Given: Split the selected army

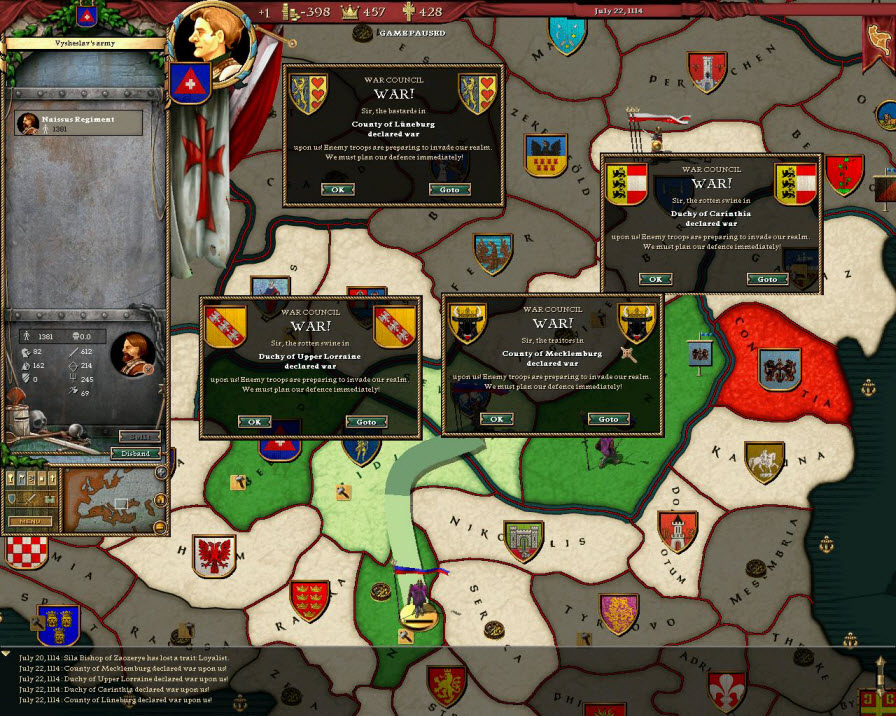Looking at the screenshot, I should pyautogui.click(x=138, y=436).
